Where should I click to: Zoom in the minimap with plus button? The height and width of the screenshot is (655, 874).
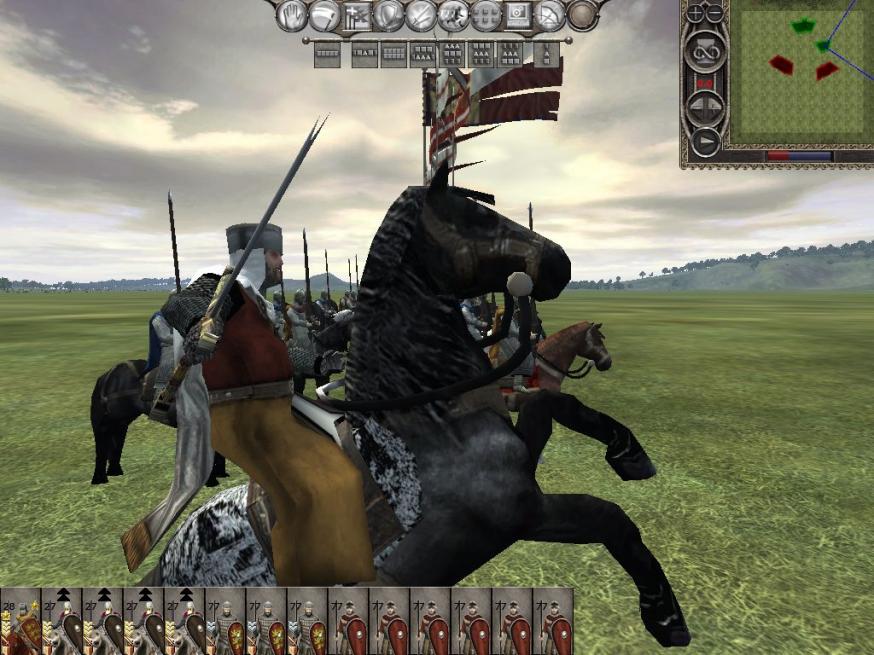pyautogui.click(x=696, y=14)
